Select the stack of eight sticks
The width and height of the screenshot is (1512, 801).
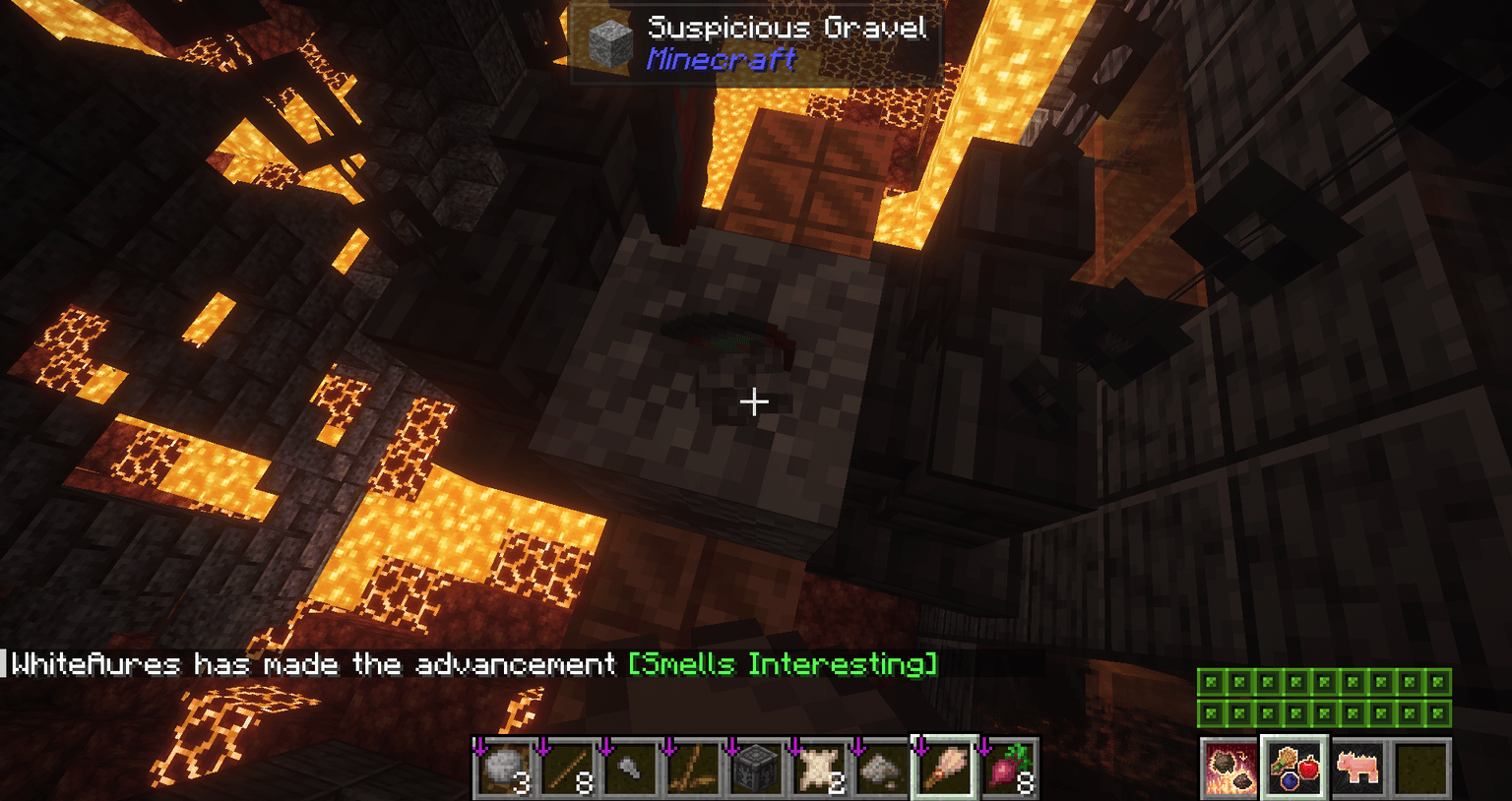[567, 767]
